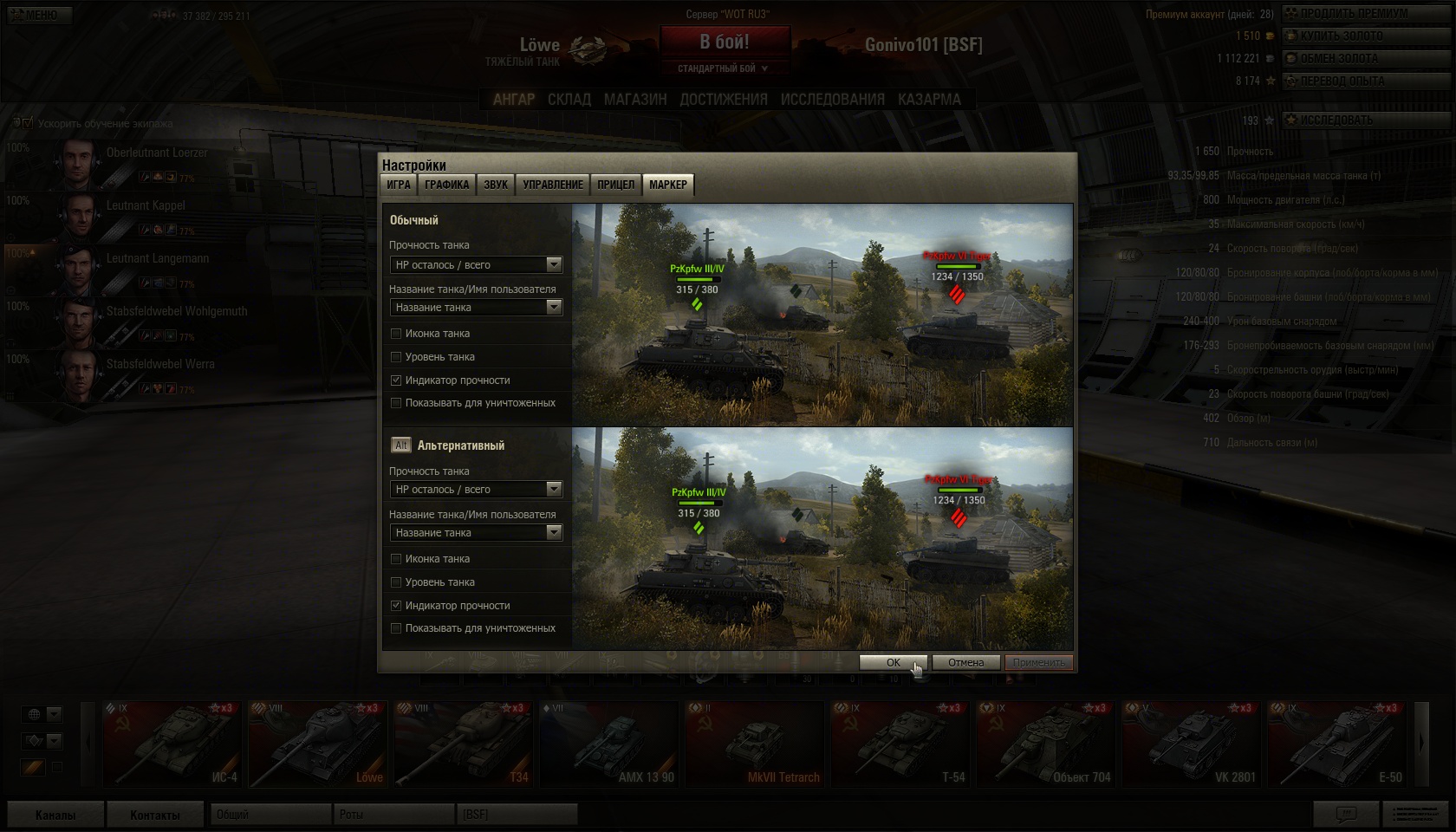1456x832 pixels.
Task: Enable Показывать для уничтоженных in Обычный section
Action: (x=396, y=403)
